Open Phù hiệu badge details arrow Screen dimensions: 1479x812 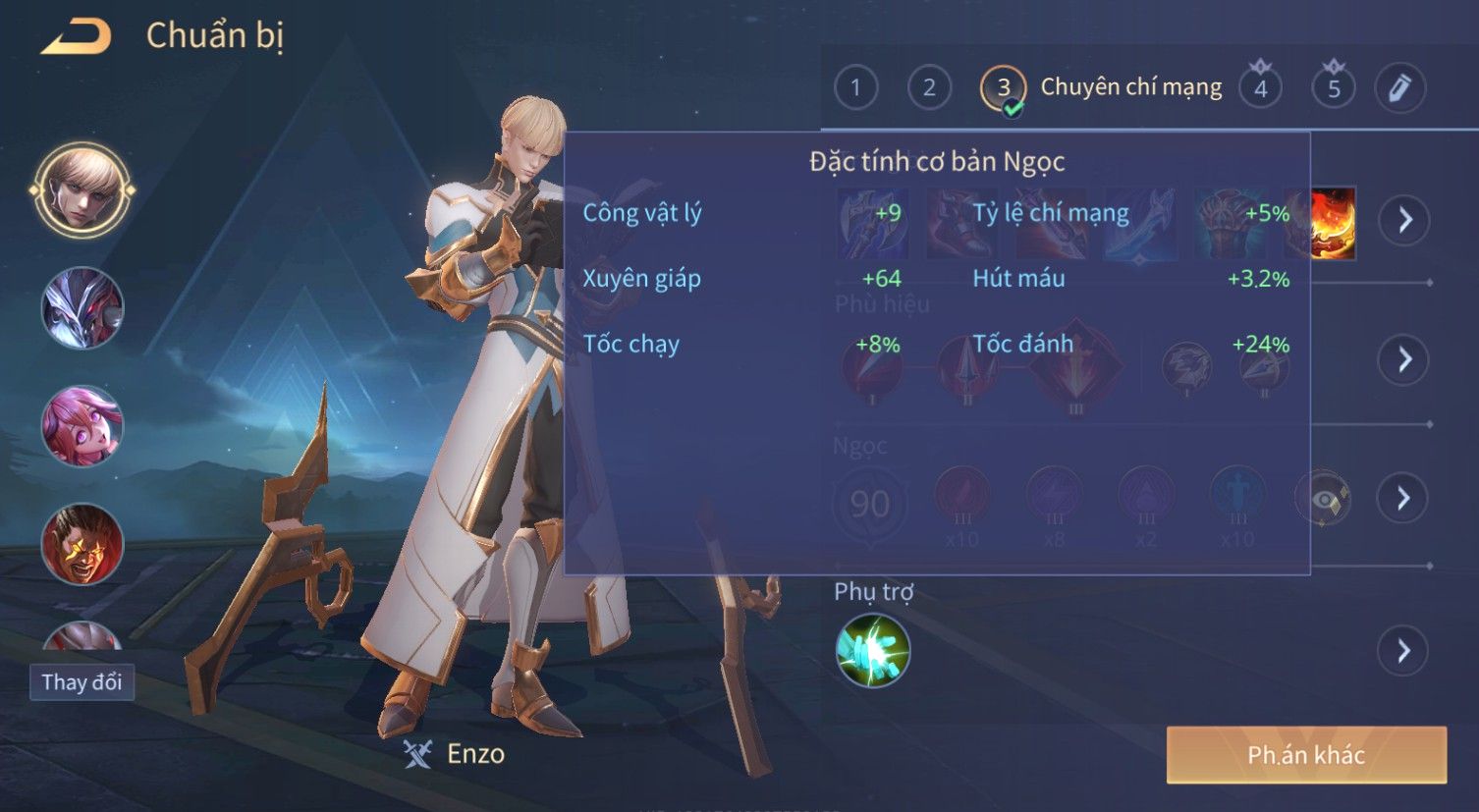(x=1404, y=359)
